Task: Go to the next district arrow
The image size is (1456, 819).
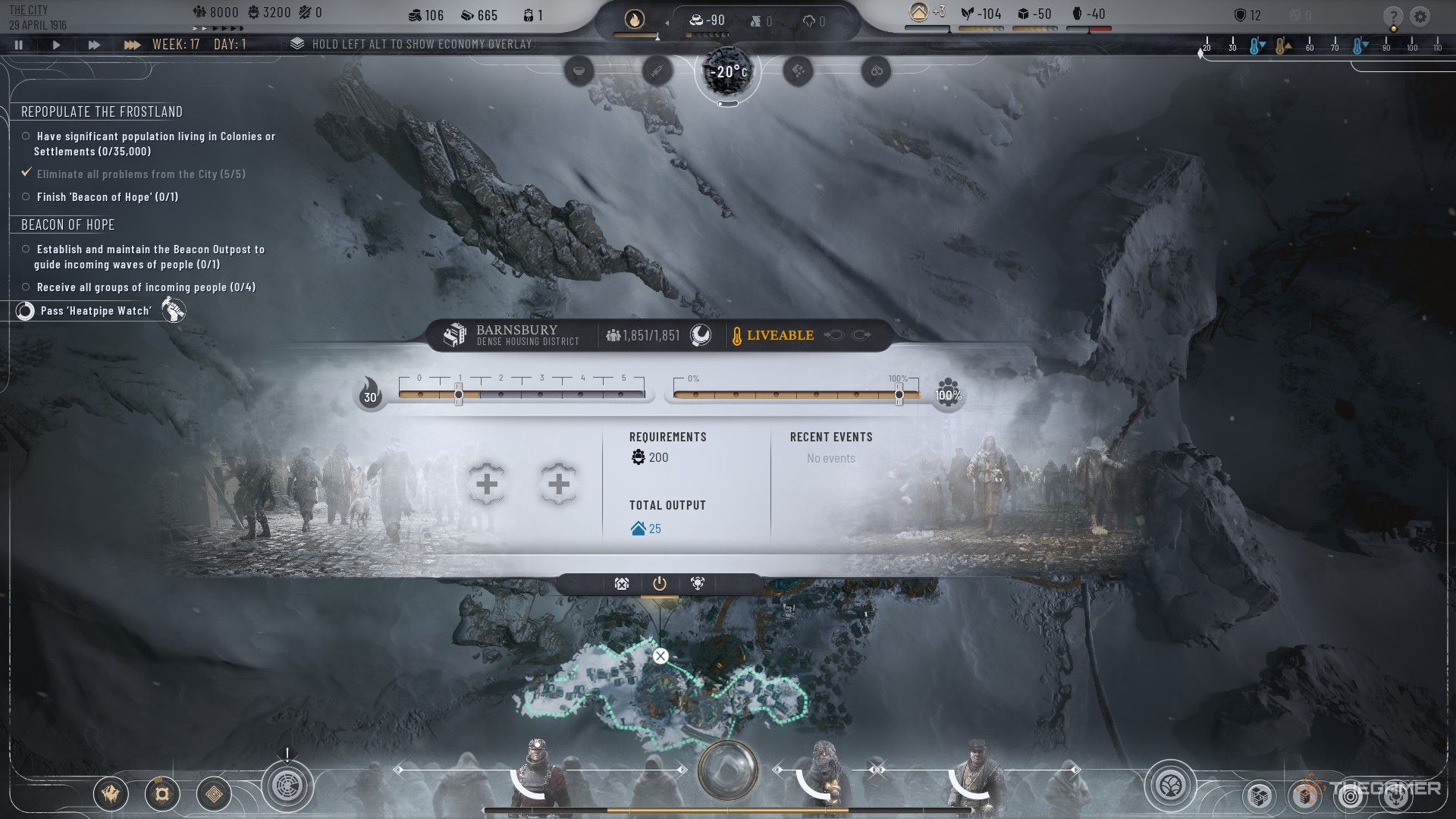Action: (x=861, y=335)
